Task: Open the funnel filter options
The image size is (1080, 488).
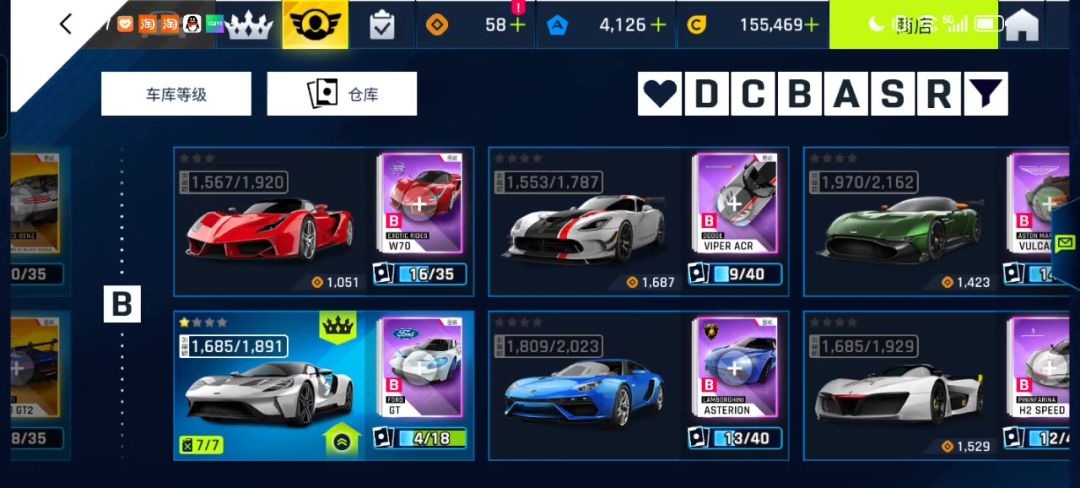Action: coord(985,94)
